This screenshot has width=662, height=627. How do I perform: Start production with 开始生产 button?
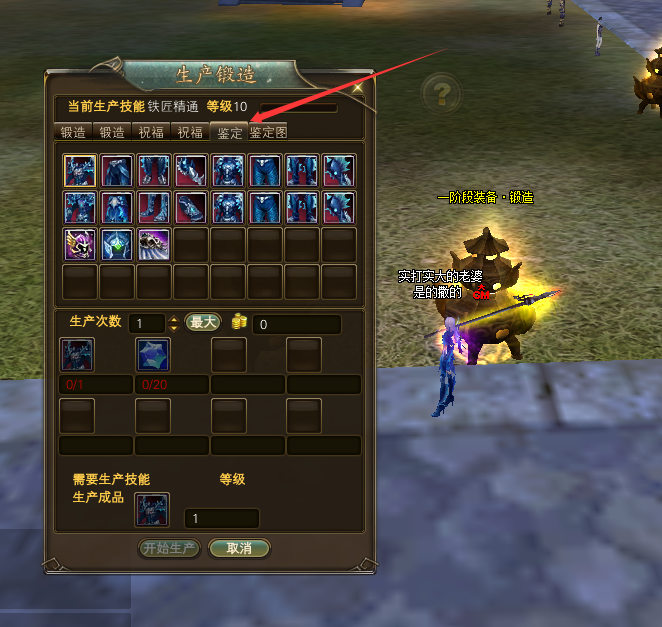169,548
